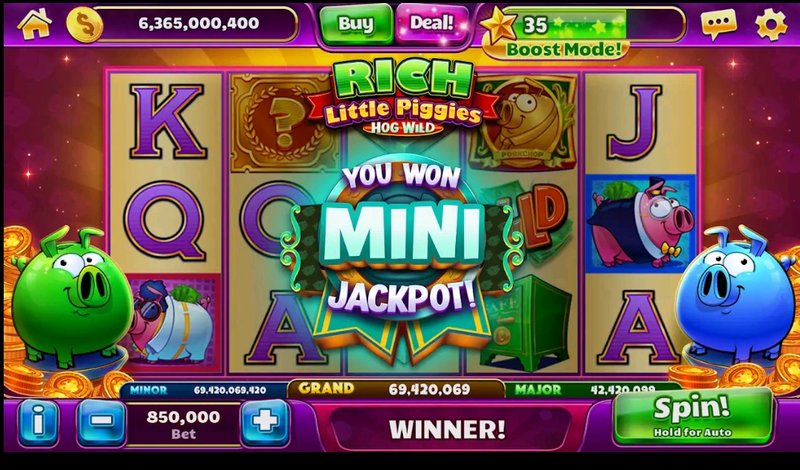Go to the home lobby
The width and height of the screenshot is (800, 470).
(34, 23)
